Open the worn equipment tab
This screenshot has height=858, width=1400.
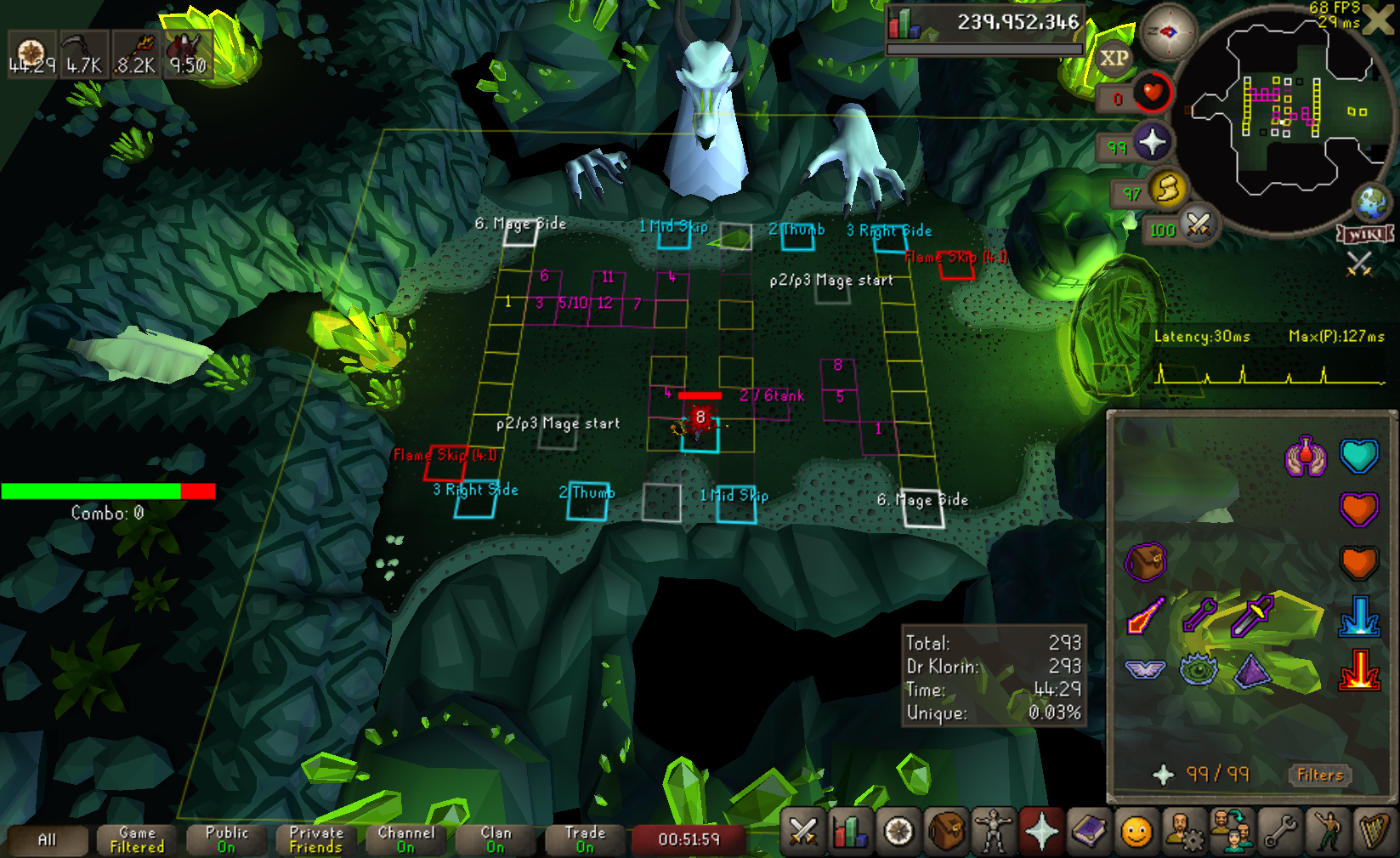coord(993,832)
